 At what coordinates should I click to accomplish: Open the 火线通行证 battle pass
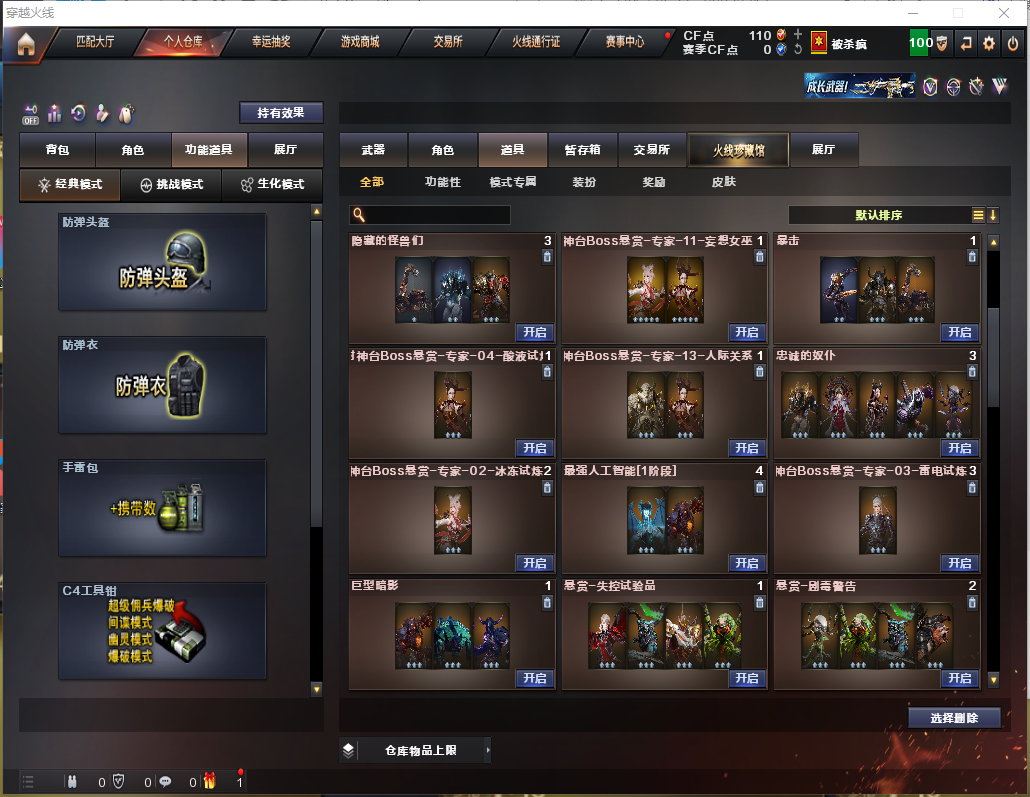(536, 43)
